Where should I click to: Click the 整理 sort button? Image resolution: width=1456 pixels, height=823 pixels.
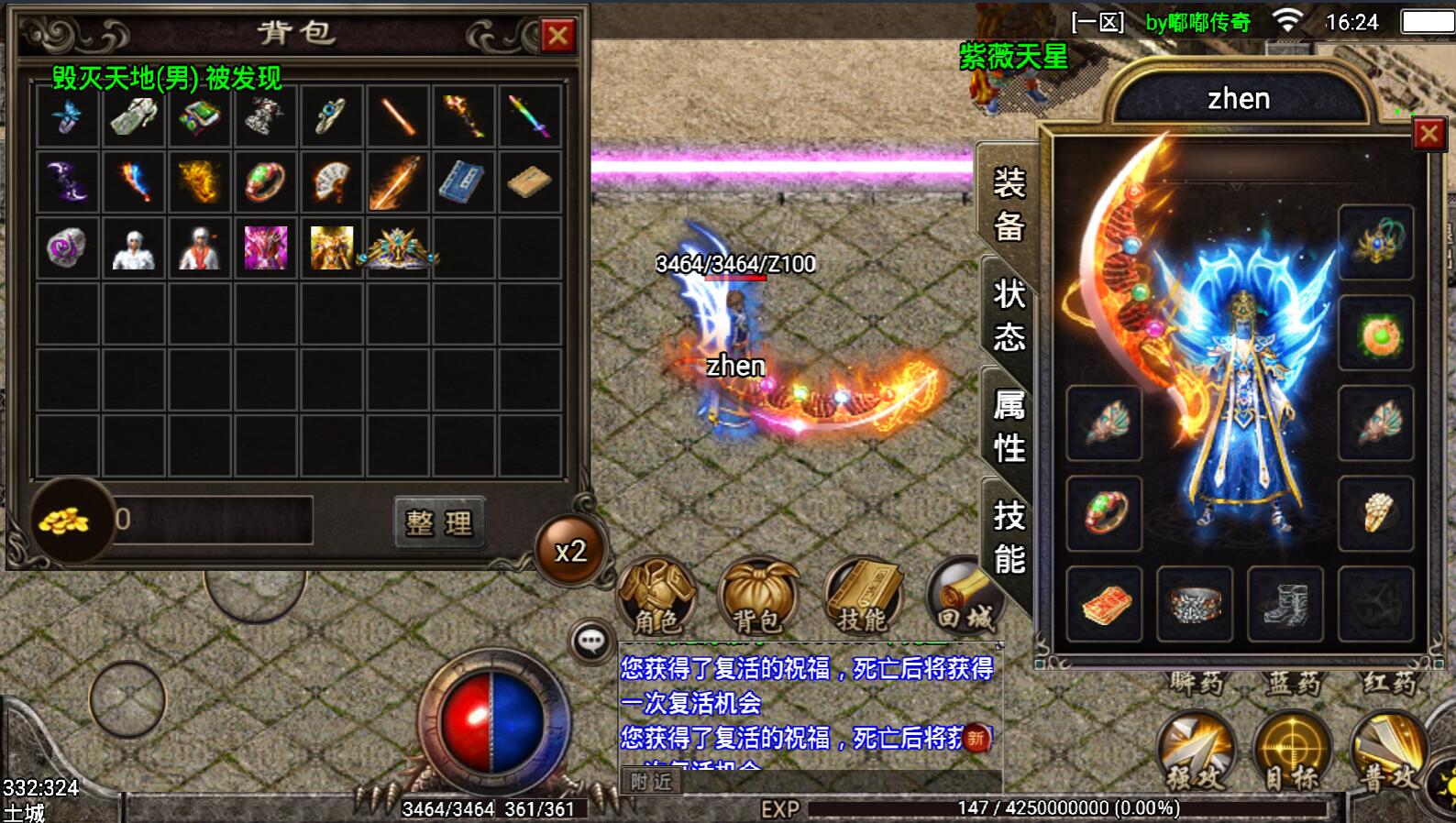(439, 522)
